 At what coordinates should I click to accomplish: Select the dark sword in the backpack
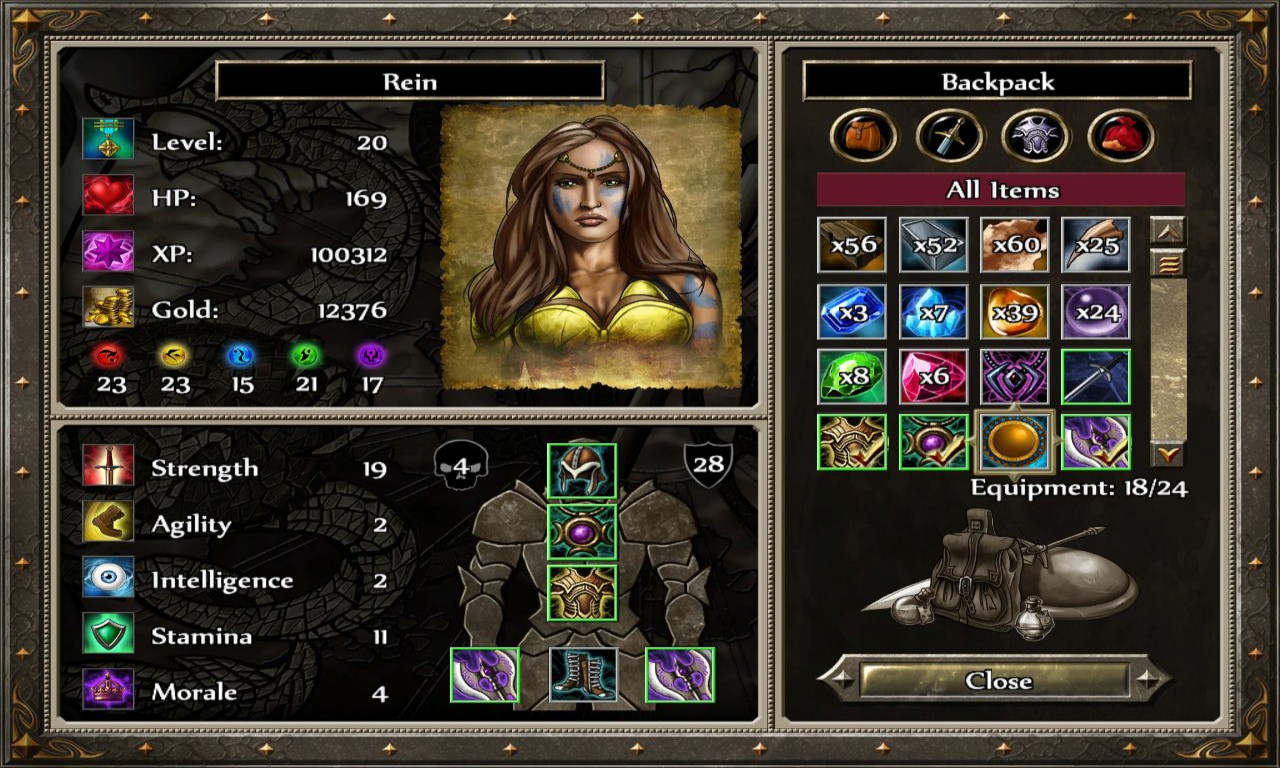click(x=1096, y=377)
